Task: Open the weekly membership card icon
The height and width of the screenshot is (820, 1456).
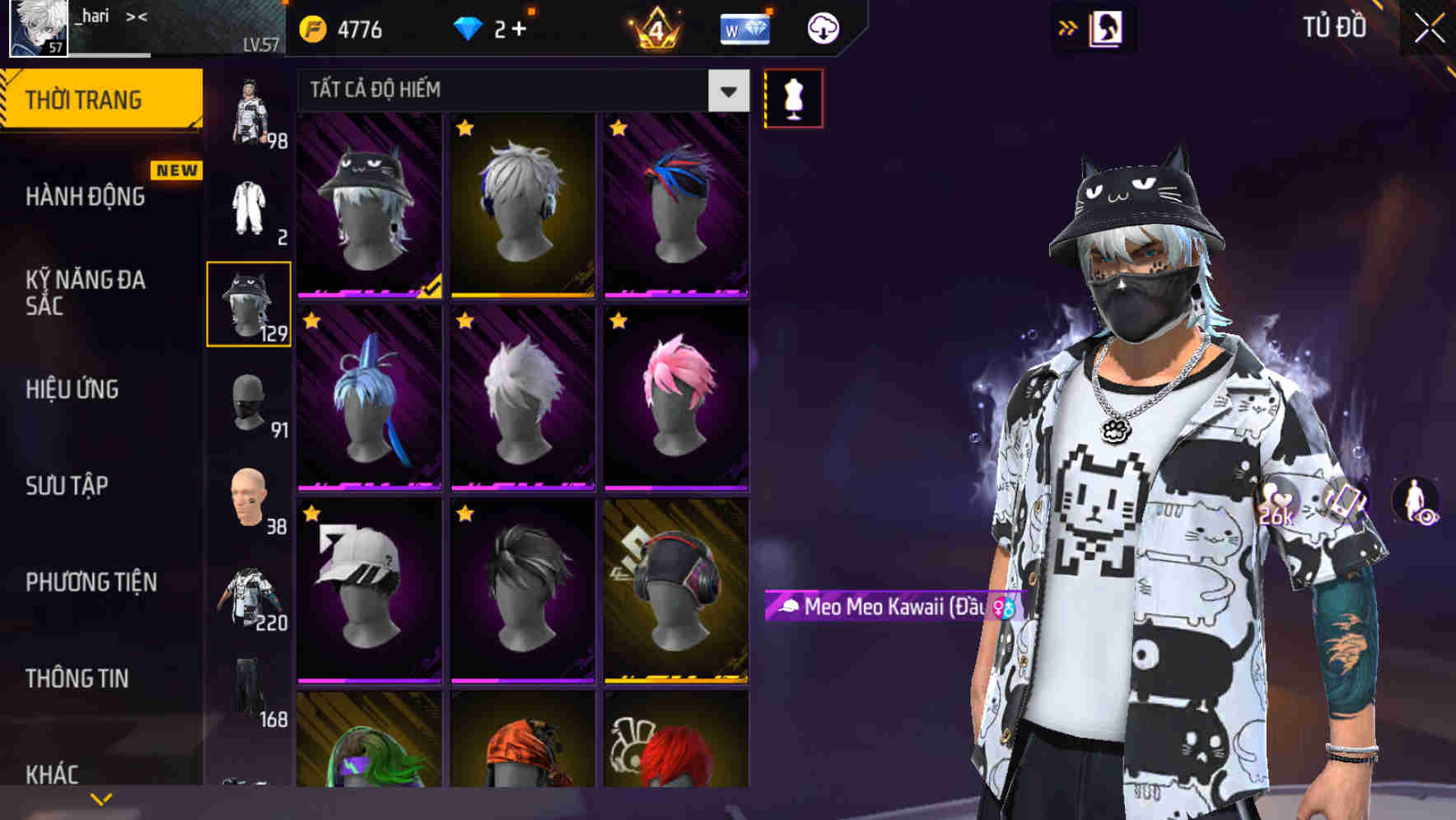Action: point(744,27)
